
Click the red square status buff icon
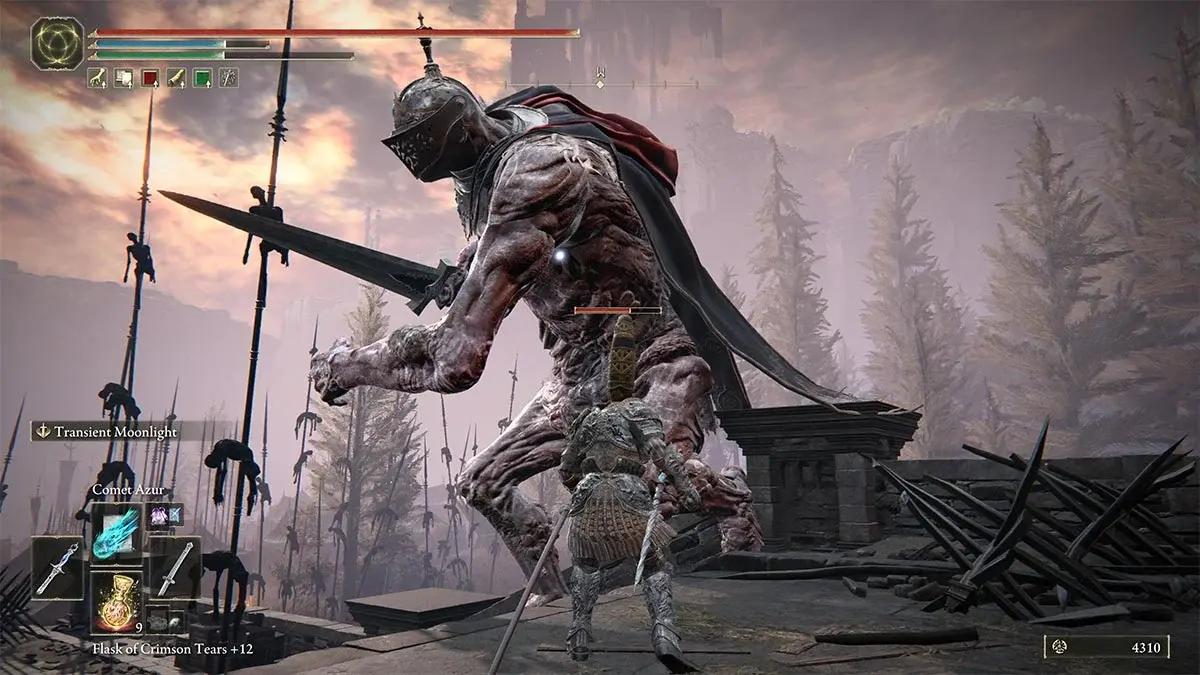coord(150,77)
